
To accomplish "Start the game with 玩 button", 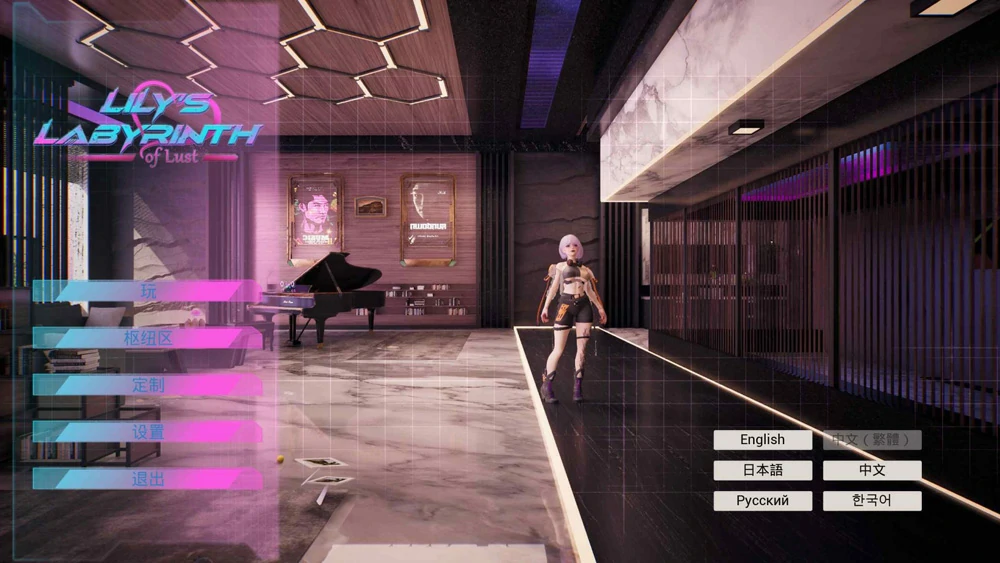I will point(148,291).
